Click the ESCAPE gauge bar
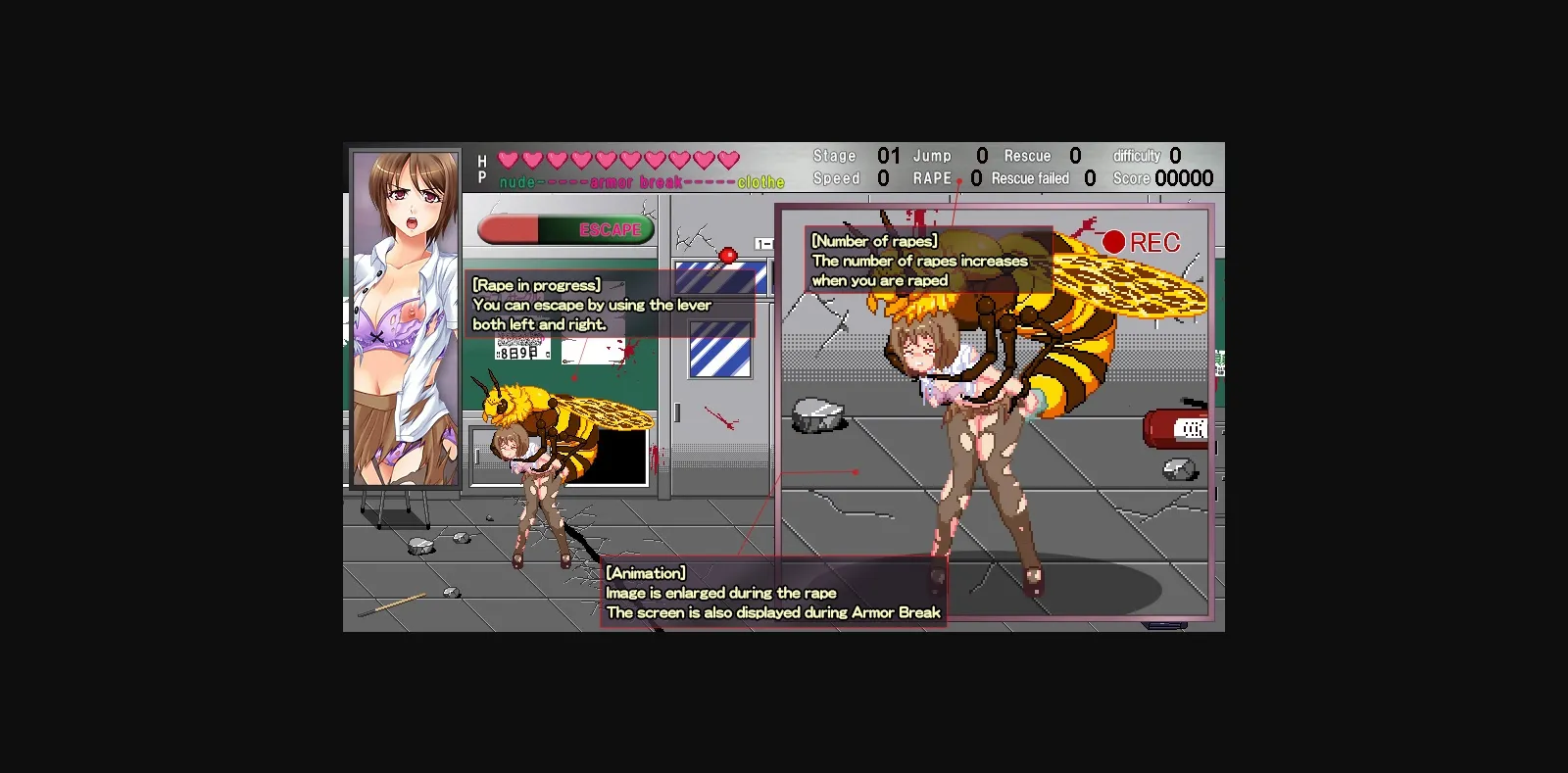1568x773 pixels. [566, 228]
